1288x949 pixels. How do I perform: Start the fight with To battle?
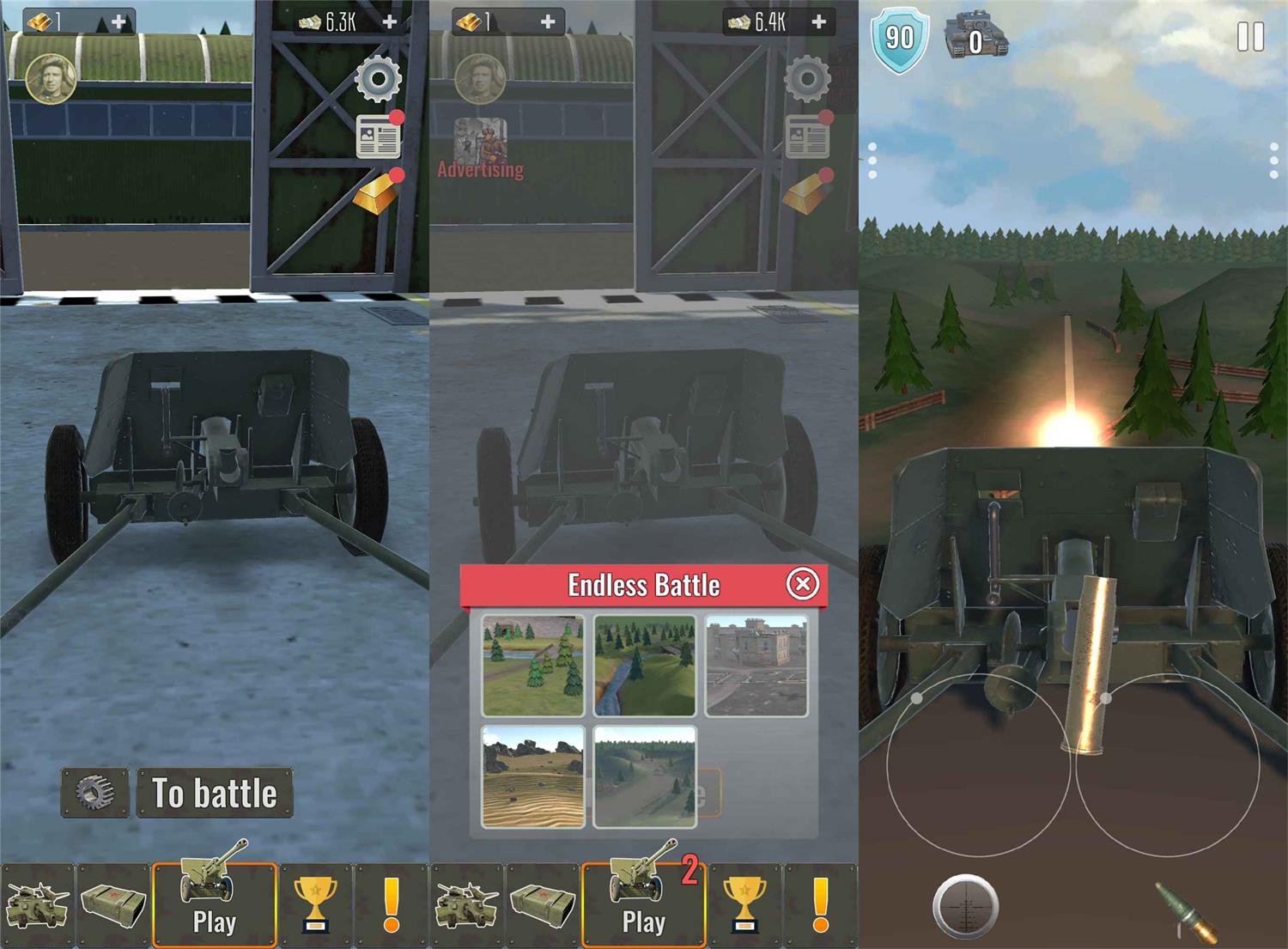(215, 793)
